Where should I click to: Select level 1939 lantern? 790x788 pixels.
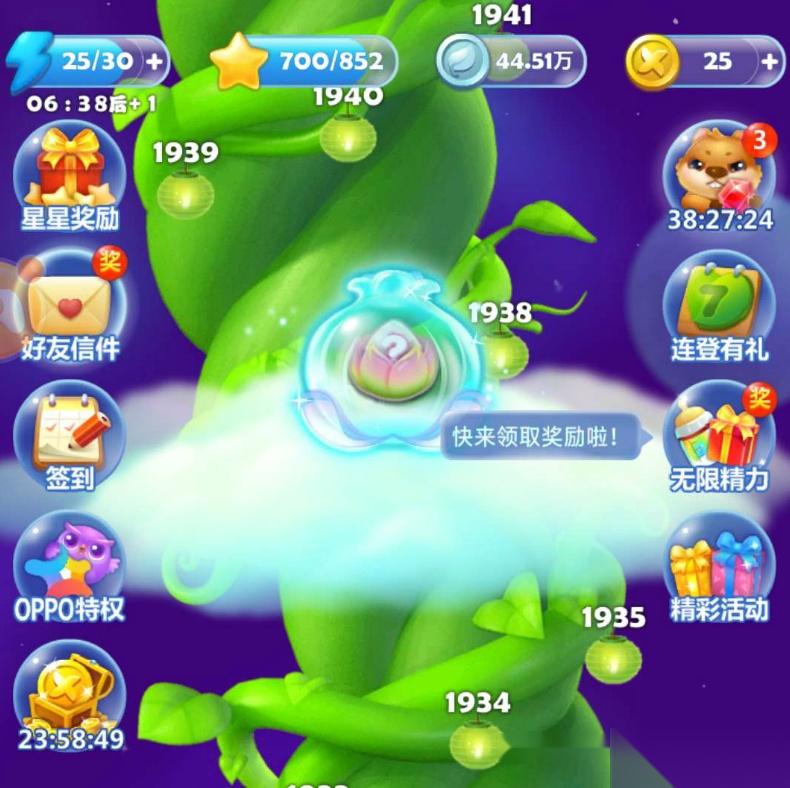(185, 193)
